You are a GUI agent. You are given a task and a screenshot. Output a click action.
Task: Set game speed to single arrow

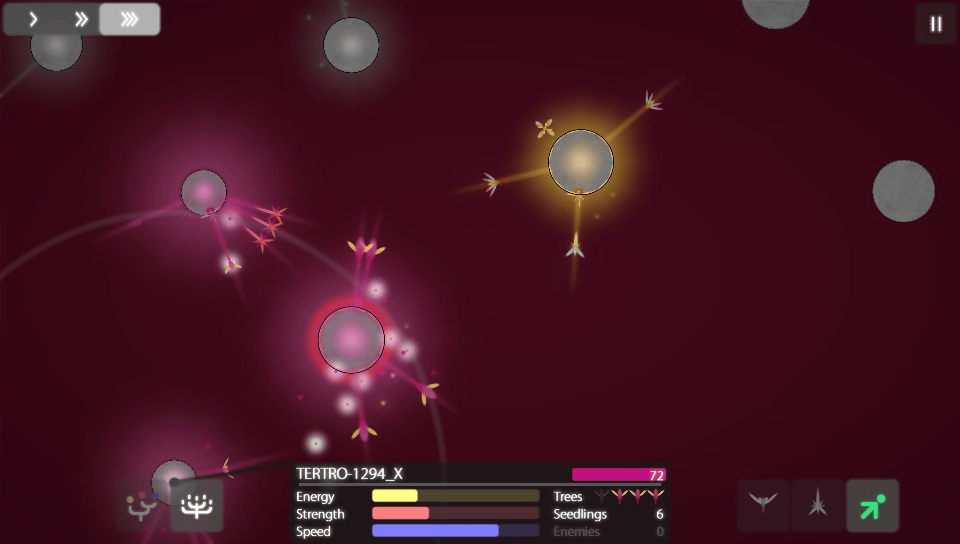pyautogui.click(x=33, y=19)
